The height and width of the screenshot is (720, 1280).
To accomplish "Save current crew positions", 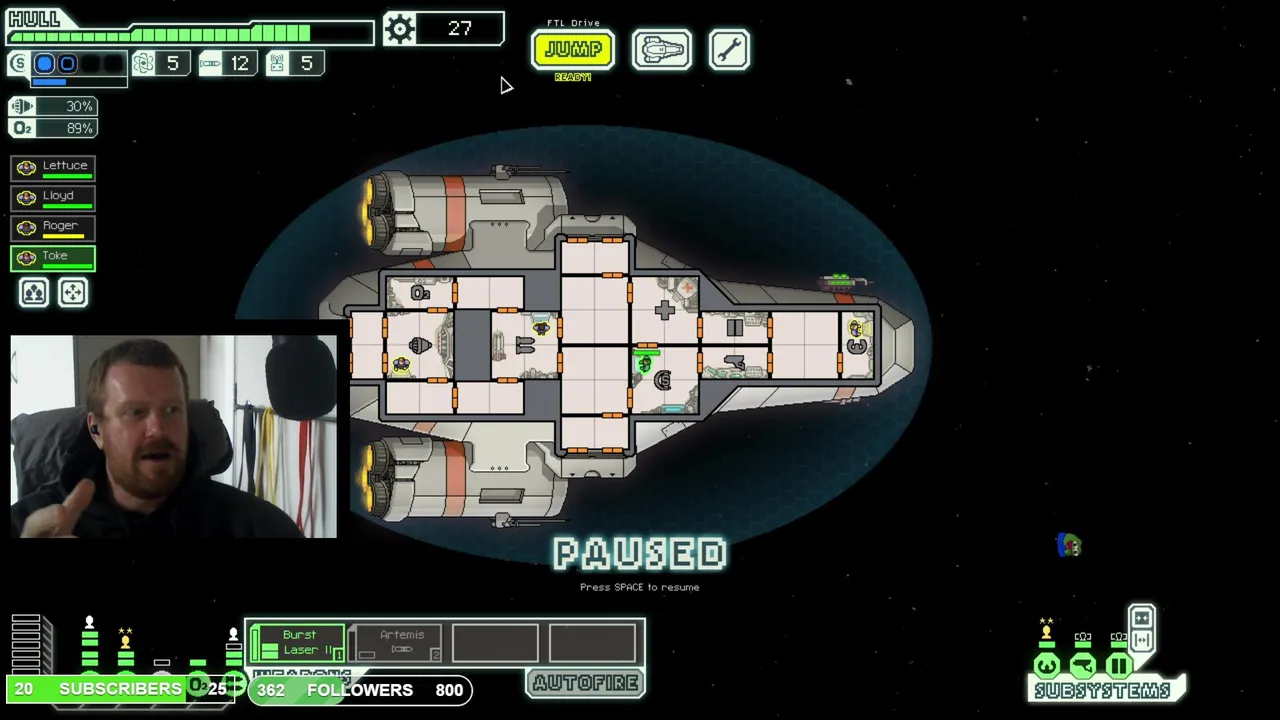I will coord(34,292).
